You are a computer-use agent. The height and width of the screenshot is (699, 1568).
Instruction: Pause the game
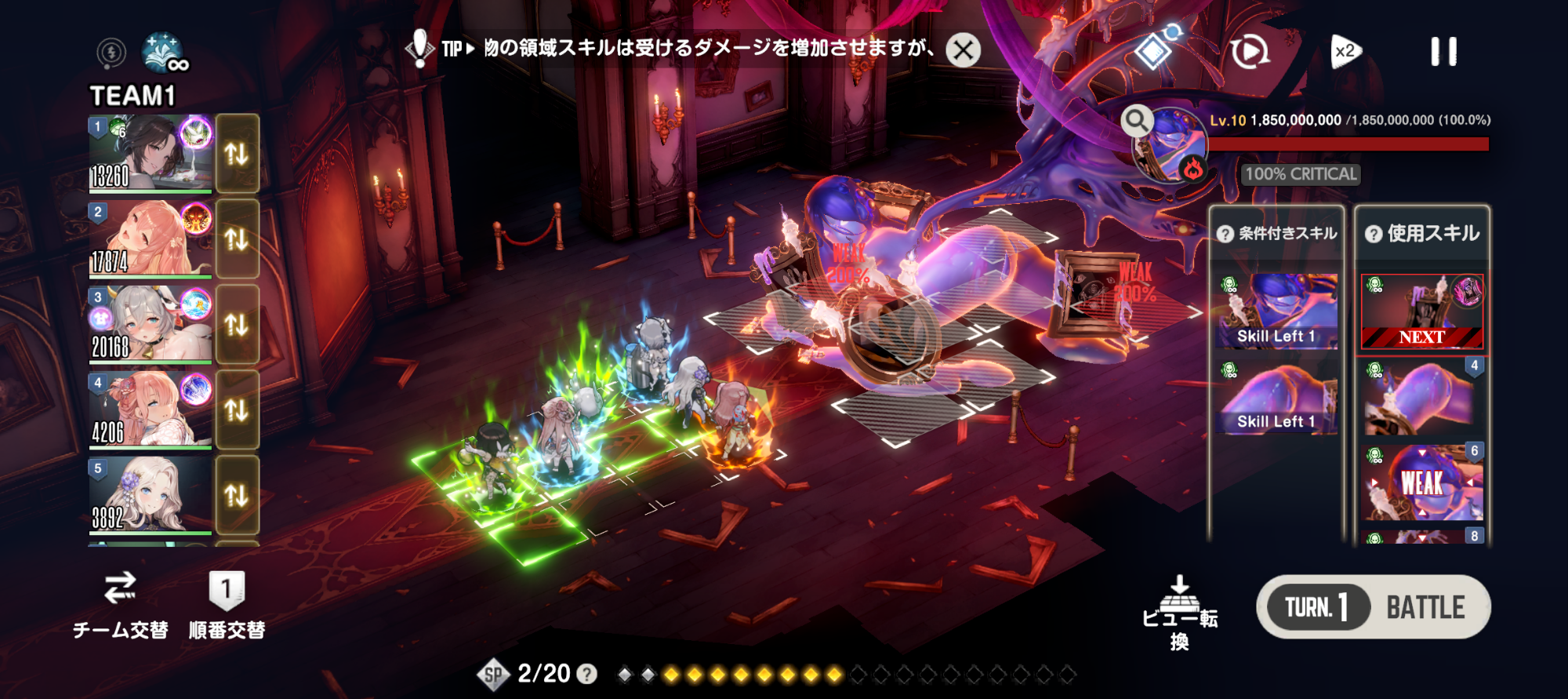pyautogui.click(x=1443, y=52)
